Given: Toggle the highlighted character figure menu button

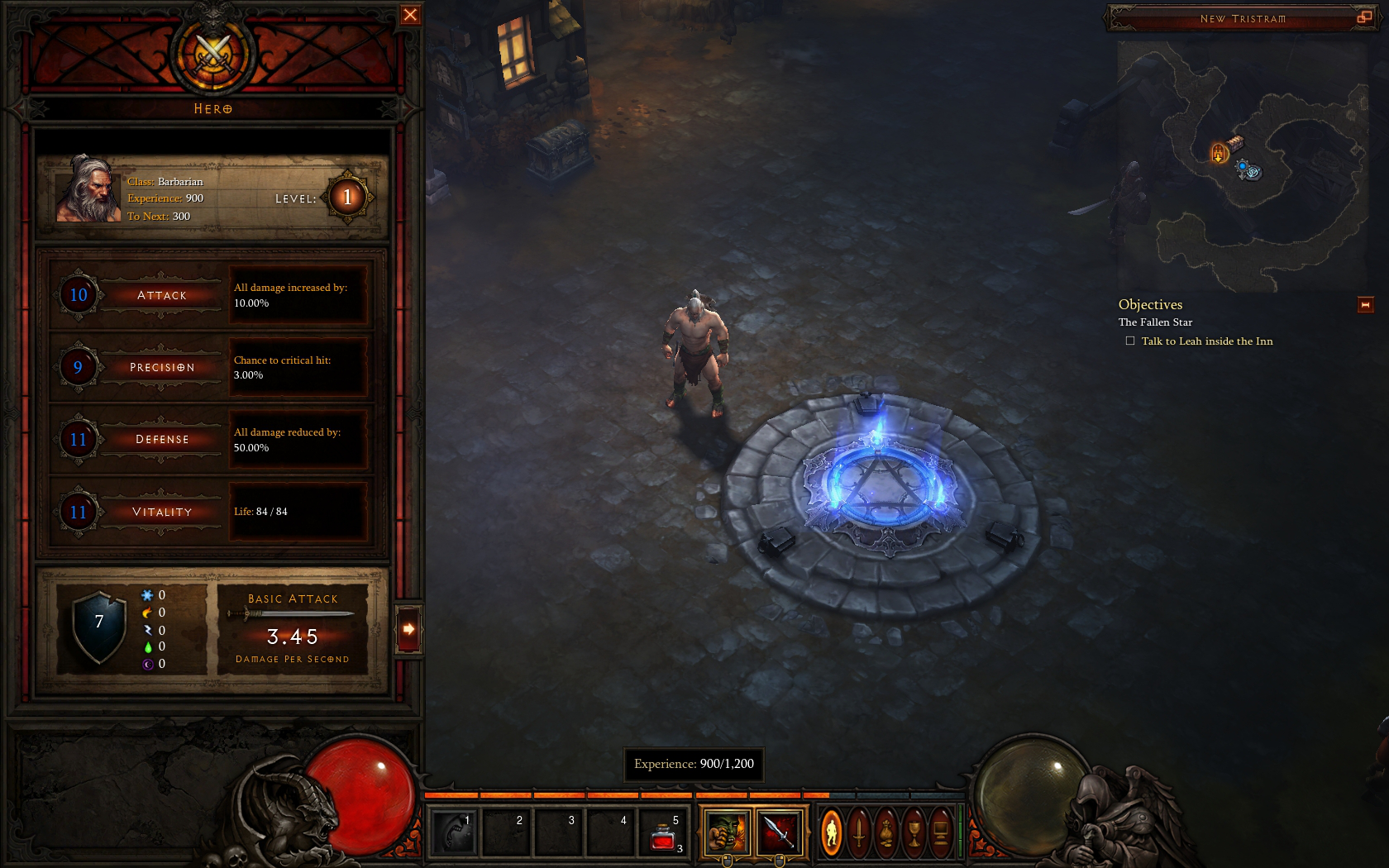Looking at the screenshot, I should 832,832.
